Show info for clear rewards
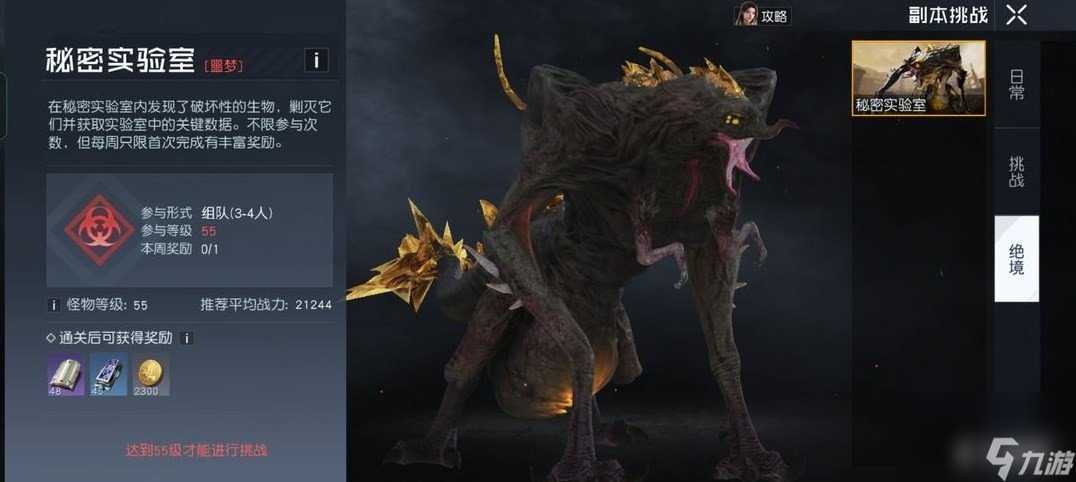 click(x=187, y=339)
